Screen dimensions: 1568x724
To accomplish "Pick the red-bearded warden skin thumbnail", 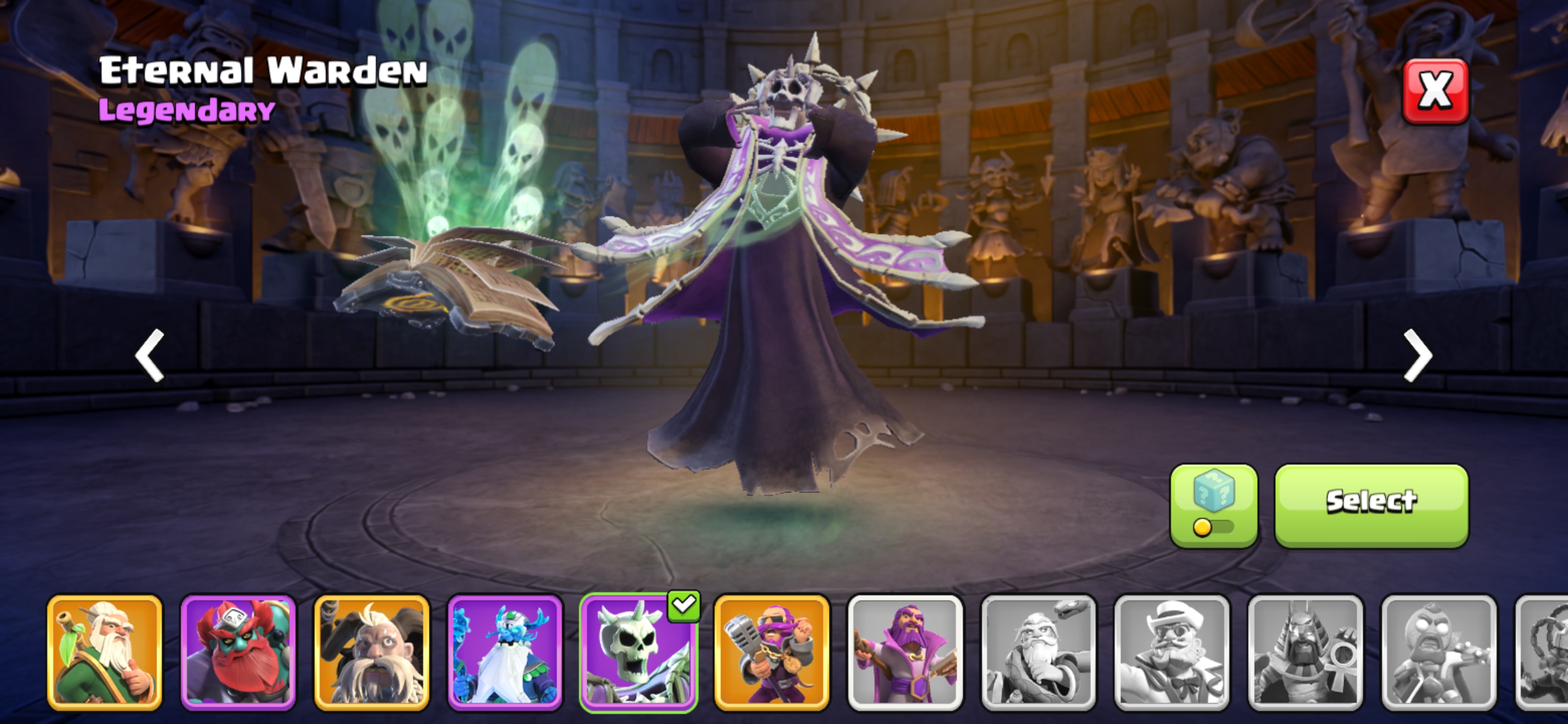I will [238, 652].
